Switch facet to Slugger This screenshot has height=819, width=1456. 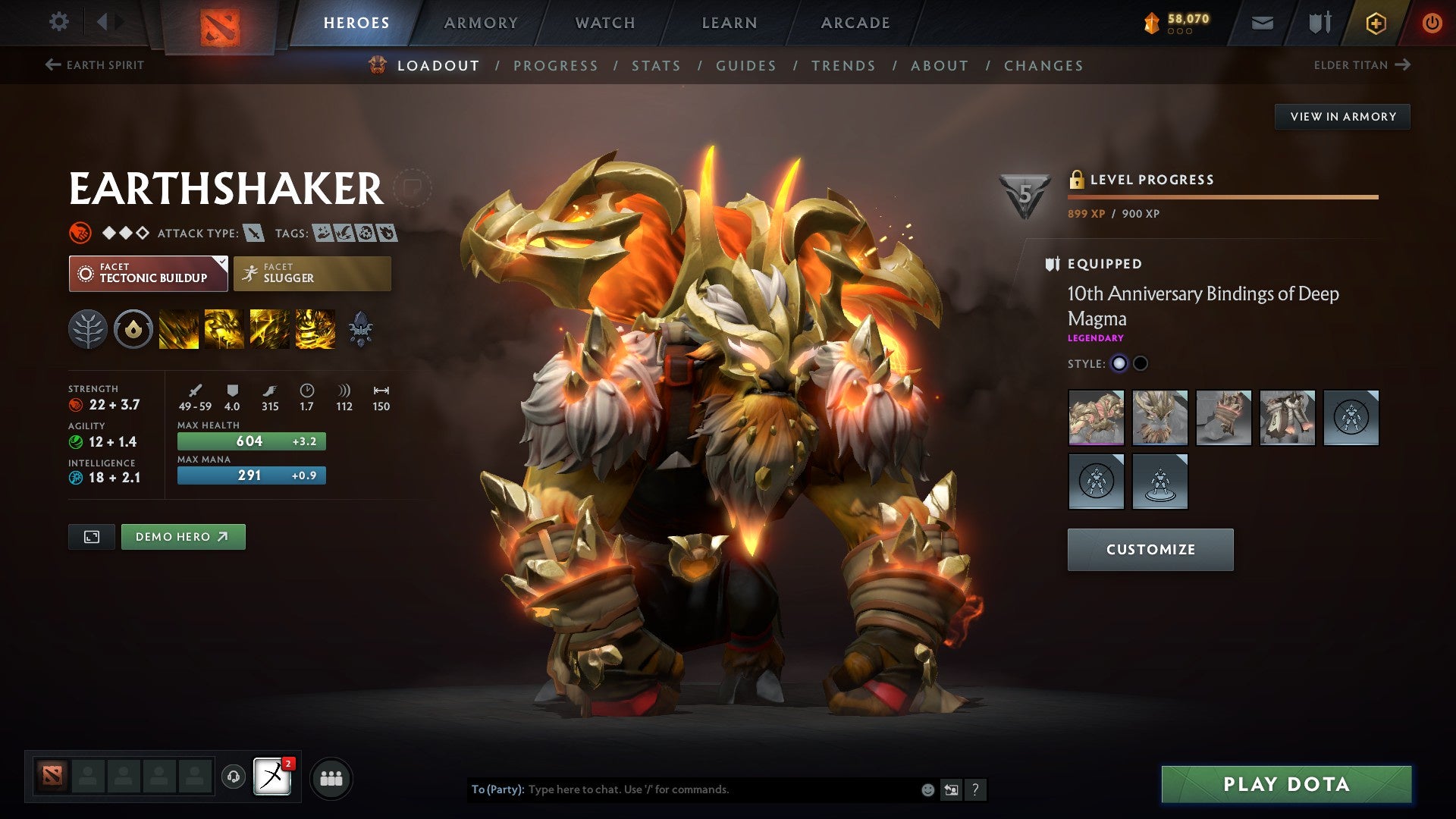click(x=312, y=273)
